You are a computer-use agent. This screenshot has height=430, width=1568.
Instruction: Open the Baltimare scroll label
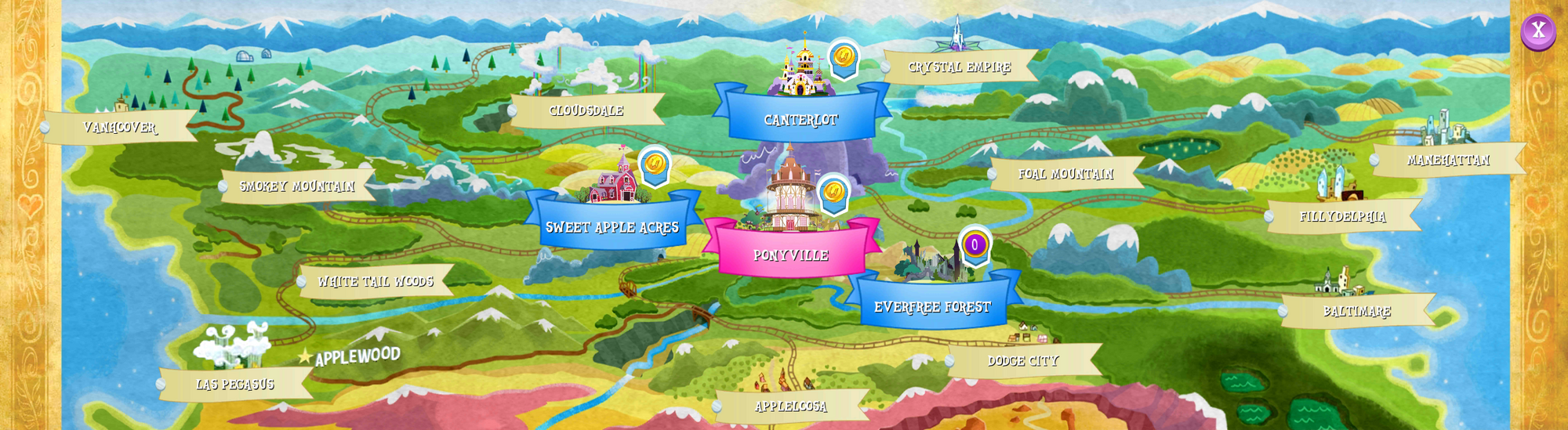(1357, 311)
